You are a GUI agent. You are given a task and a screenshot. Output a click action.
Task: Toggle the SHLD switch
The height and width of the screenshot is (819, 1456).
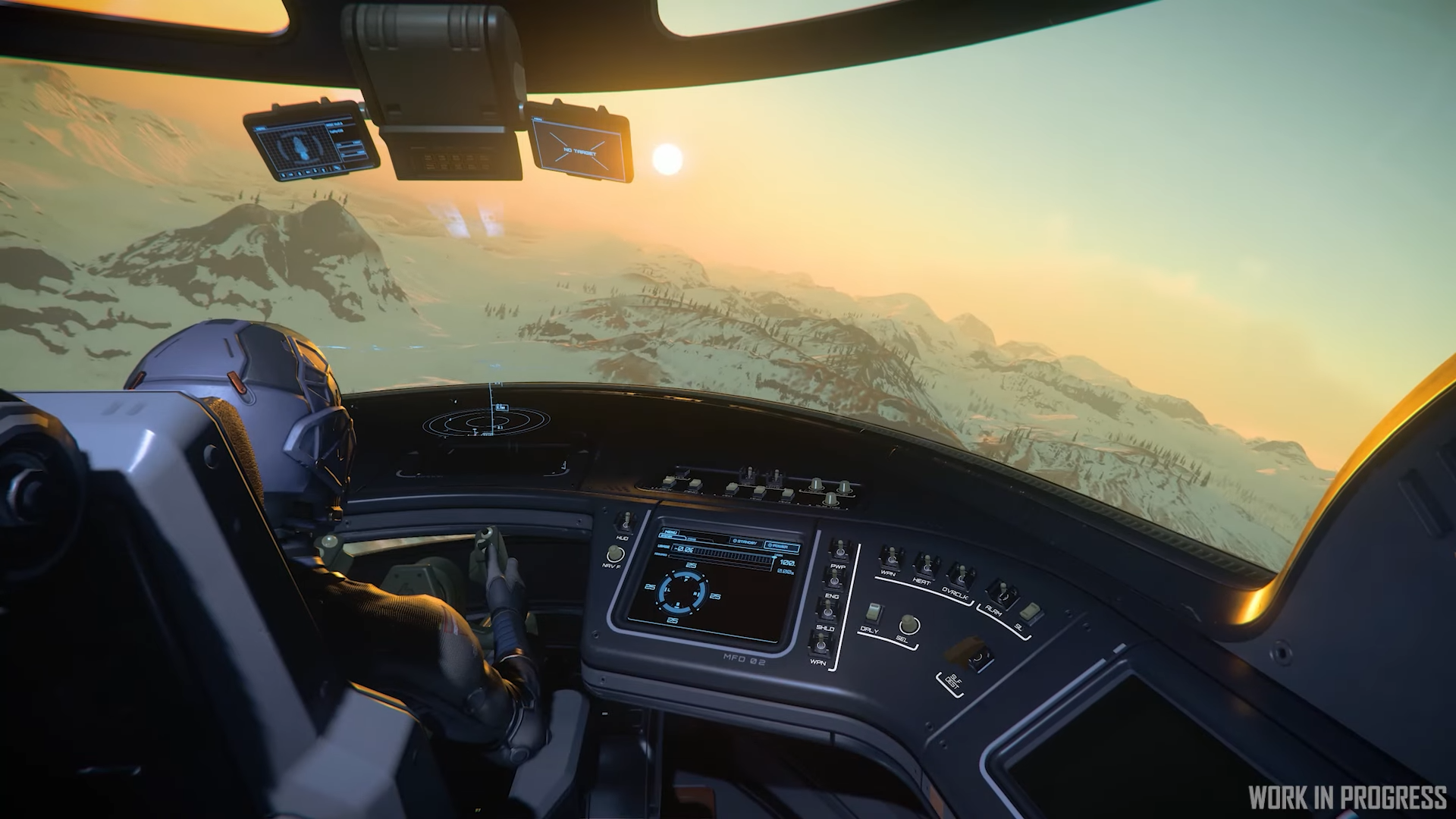[x=830, y=610]
